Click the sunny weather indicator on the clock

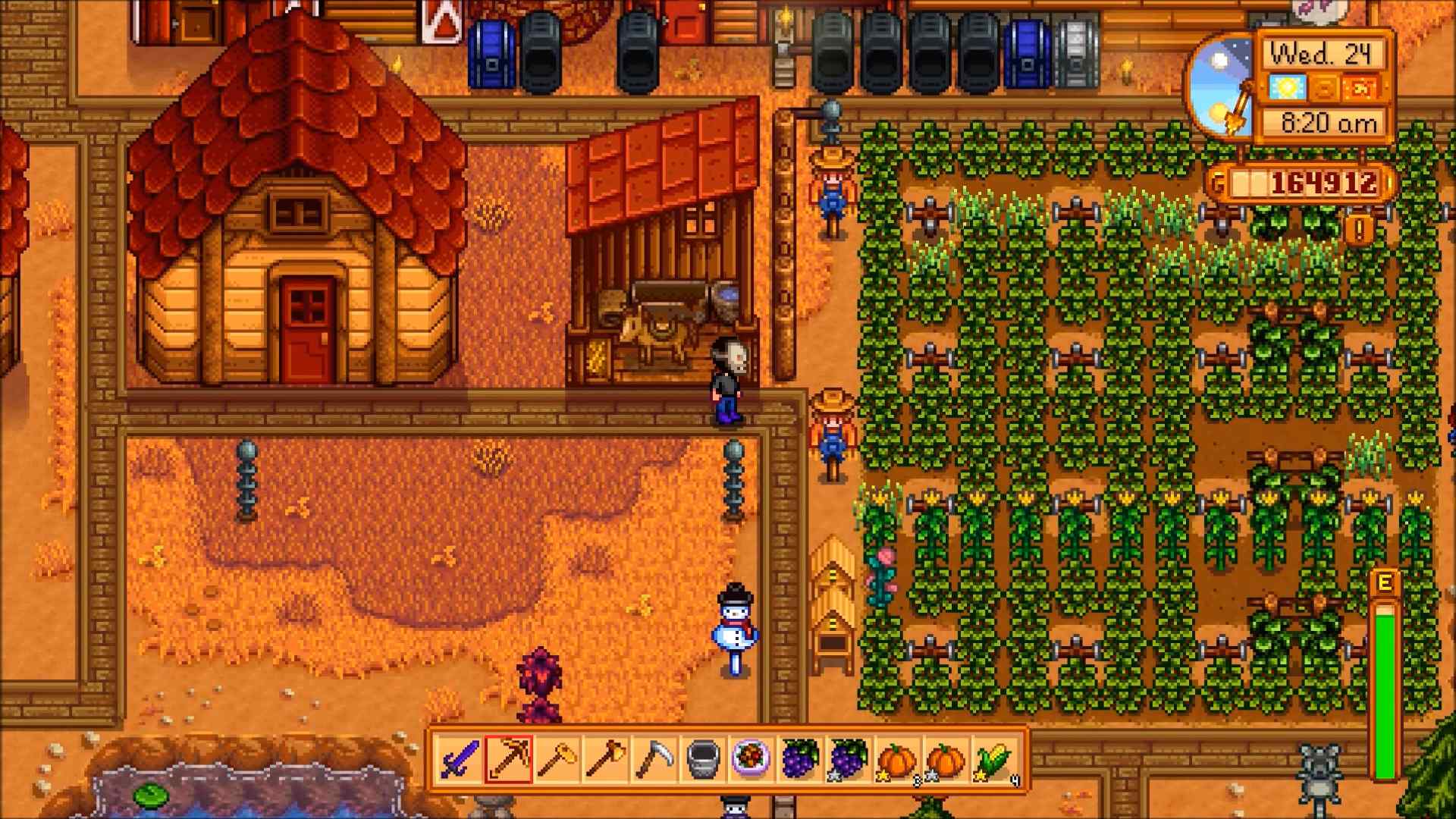click(x=1288, y=88)
